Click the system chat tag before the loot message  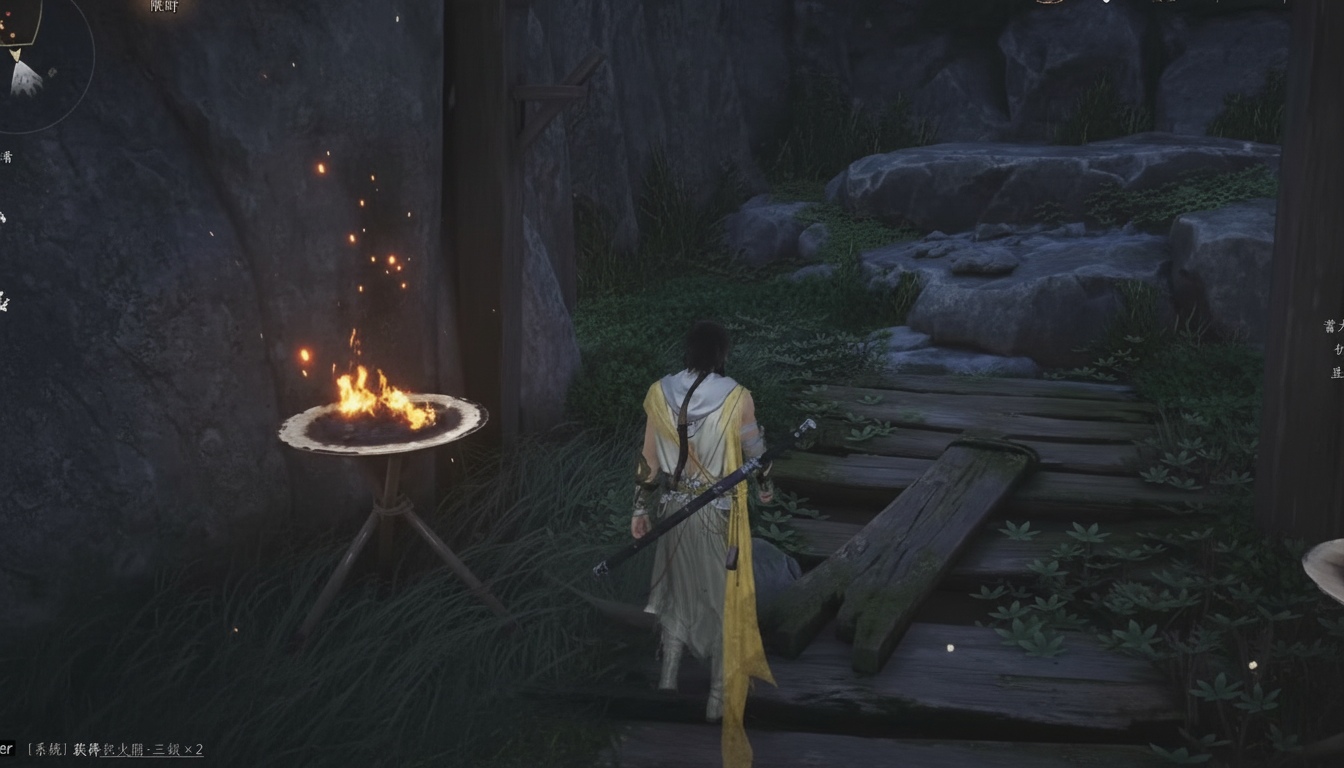pyautogui.click(x=47, y=748)
